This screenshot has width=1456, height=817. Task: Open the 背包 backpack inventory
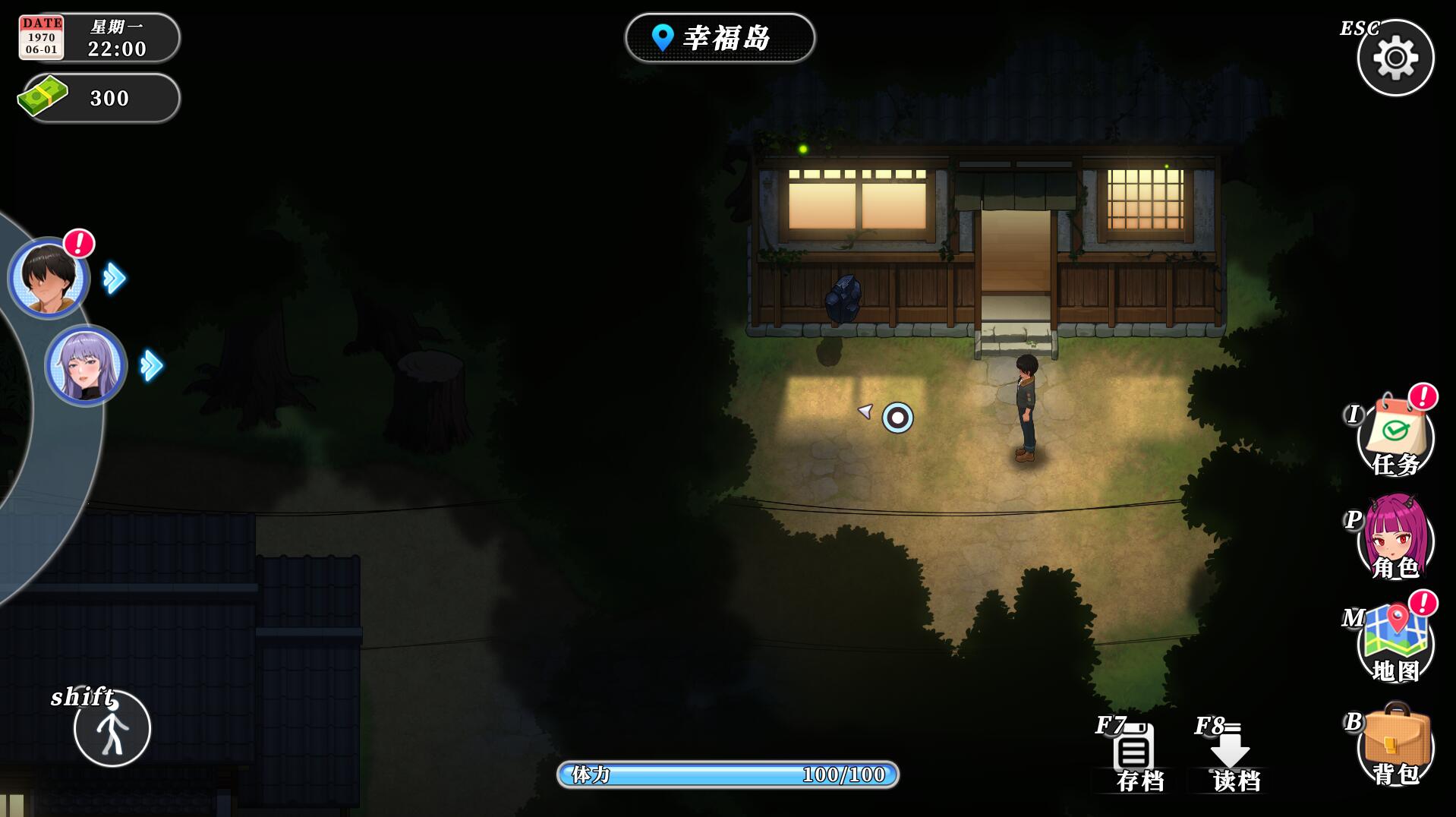pyautogui.click(x=1395, y=746)
